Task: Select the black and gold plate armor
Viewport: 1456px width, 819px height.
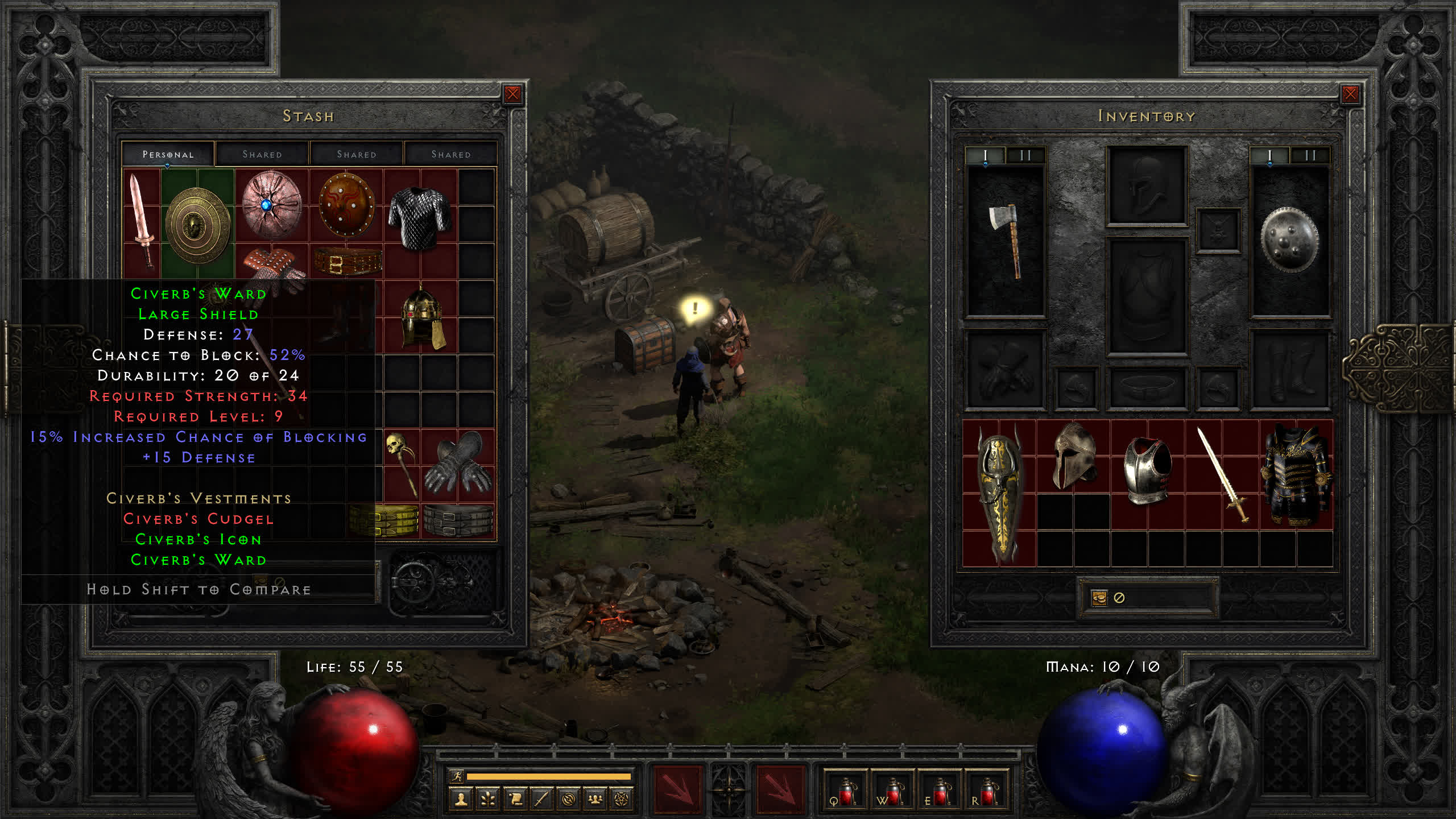Action: coord(1296,475)
